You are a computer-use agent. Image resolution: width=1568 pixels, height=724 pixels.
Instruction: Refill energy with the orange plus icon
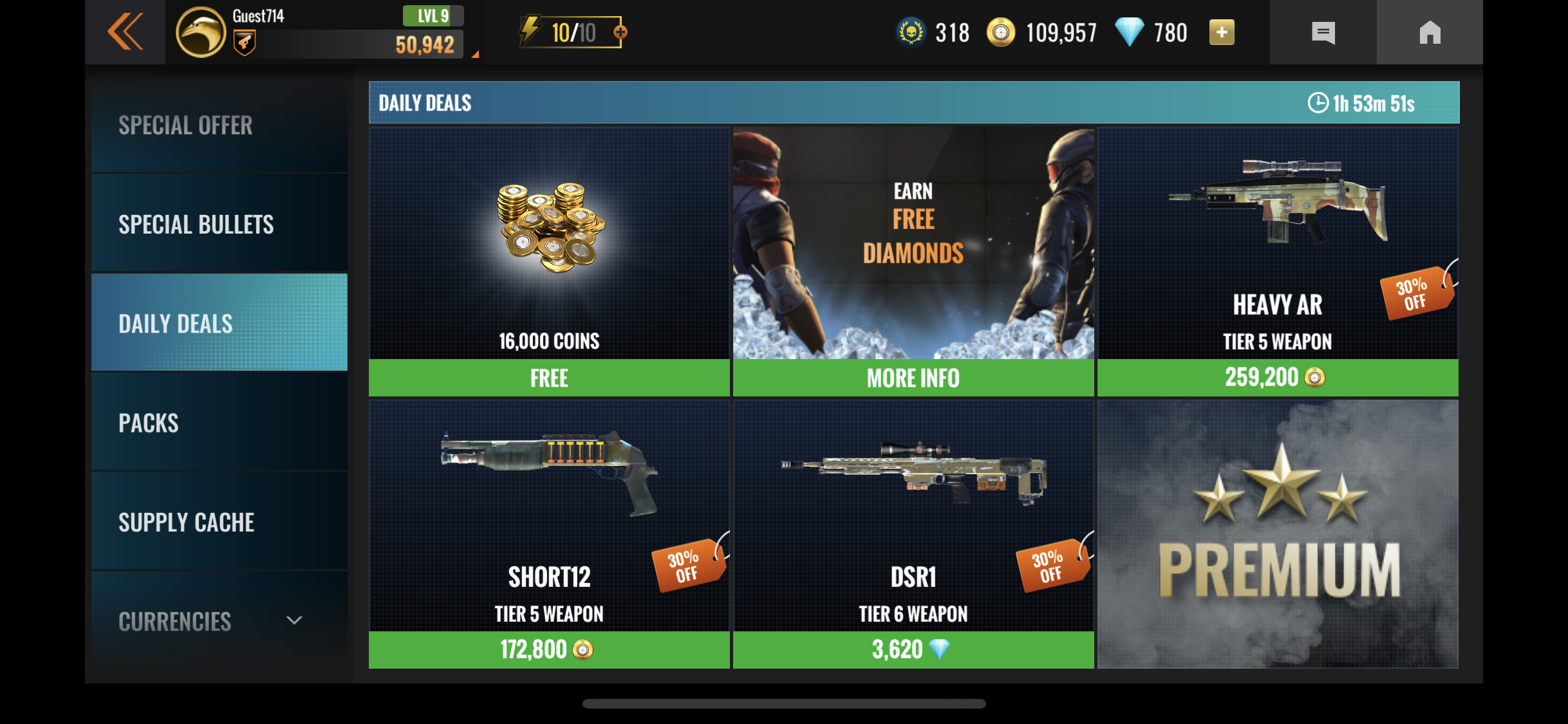coord(621,32)
